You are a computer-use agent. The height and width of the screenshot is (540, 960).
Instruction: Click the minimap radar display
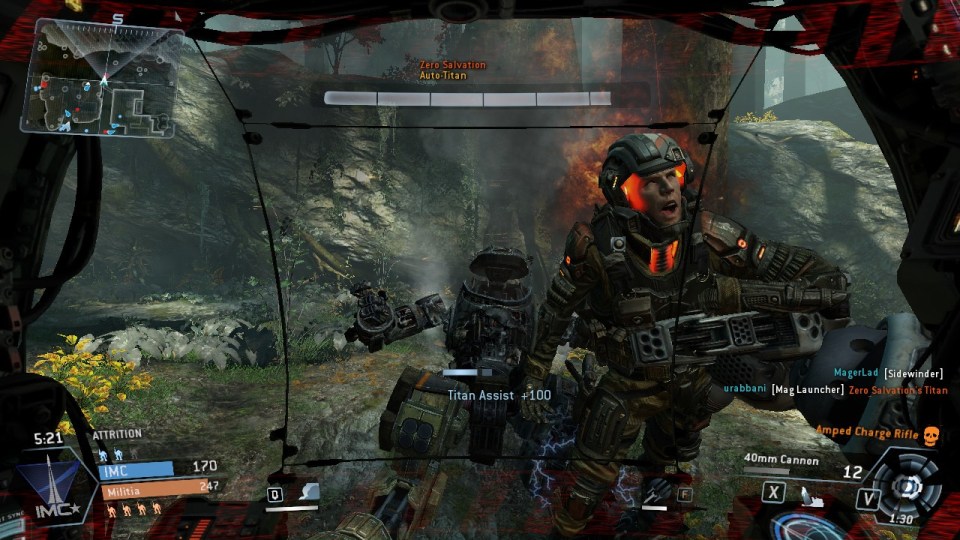point(105,78)
